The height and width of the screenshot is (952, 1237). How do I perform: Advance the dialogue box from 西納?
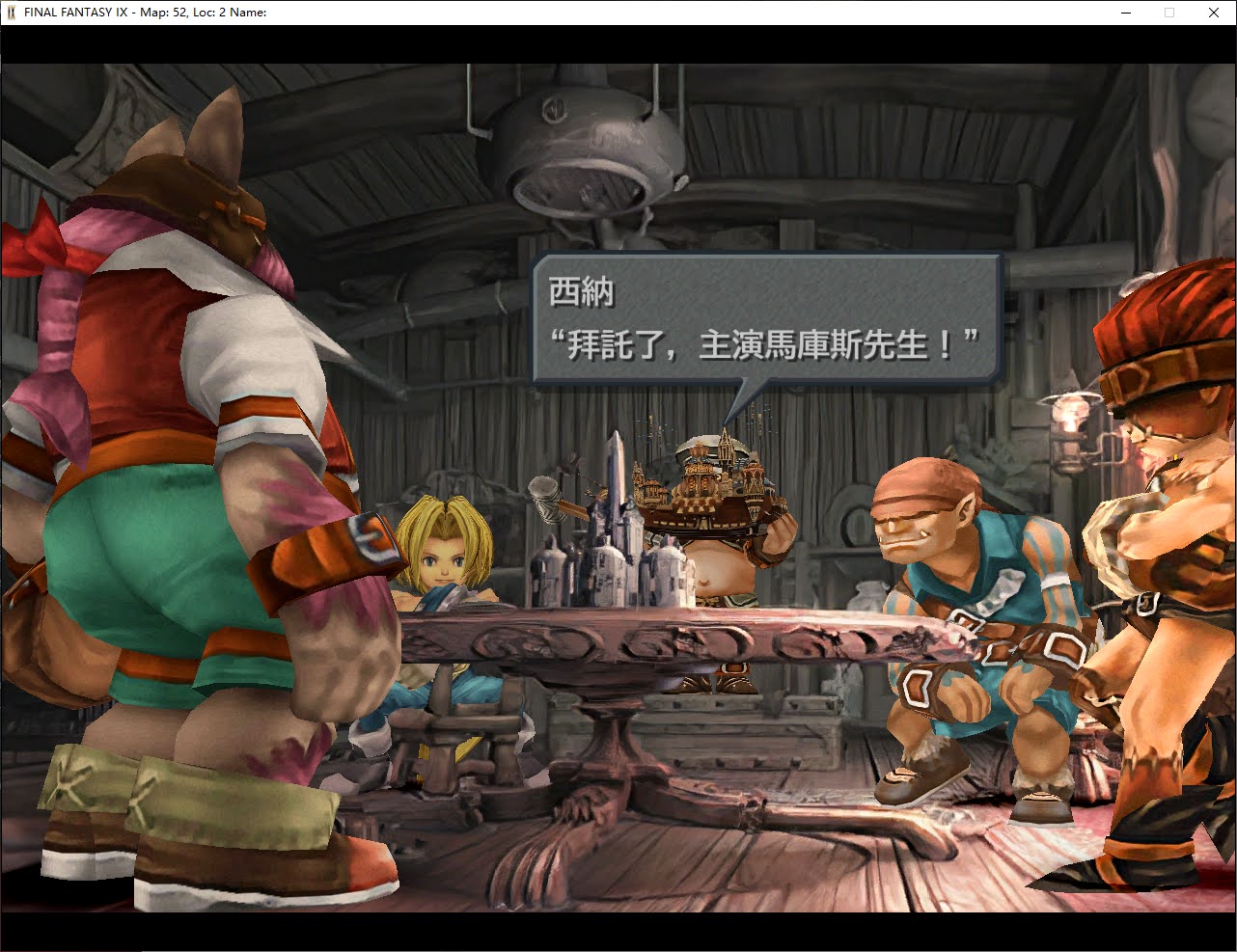pos(766,320)
